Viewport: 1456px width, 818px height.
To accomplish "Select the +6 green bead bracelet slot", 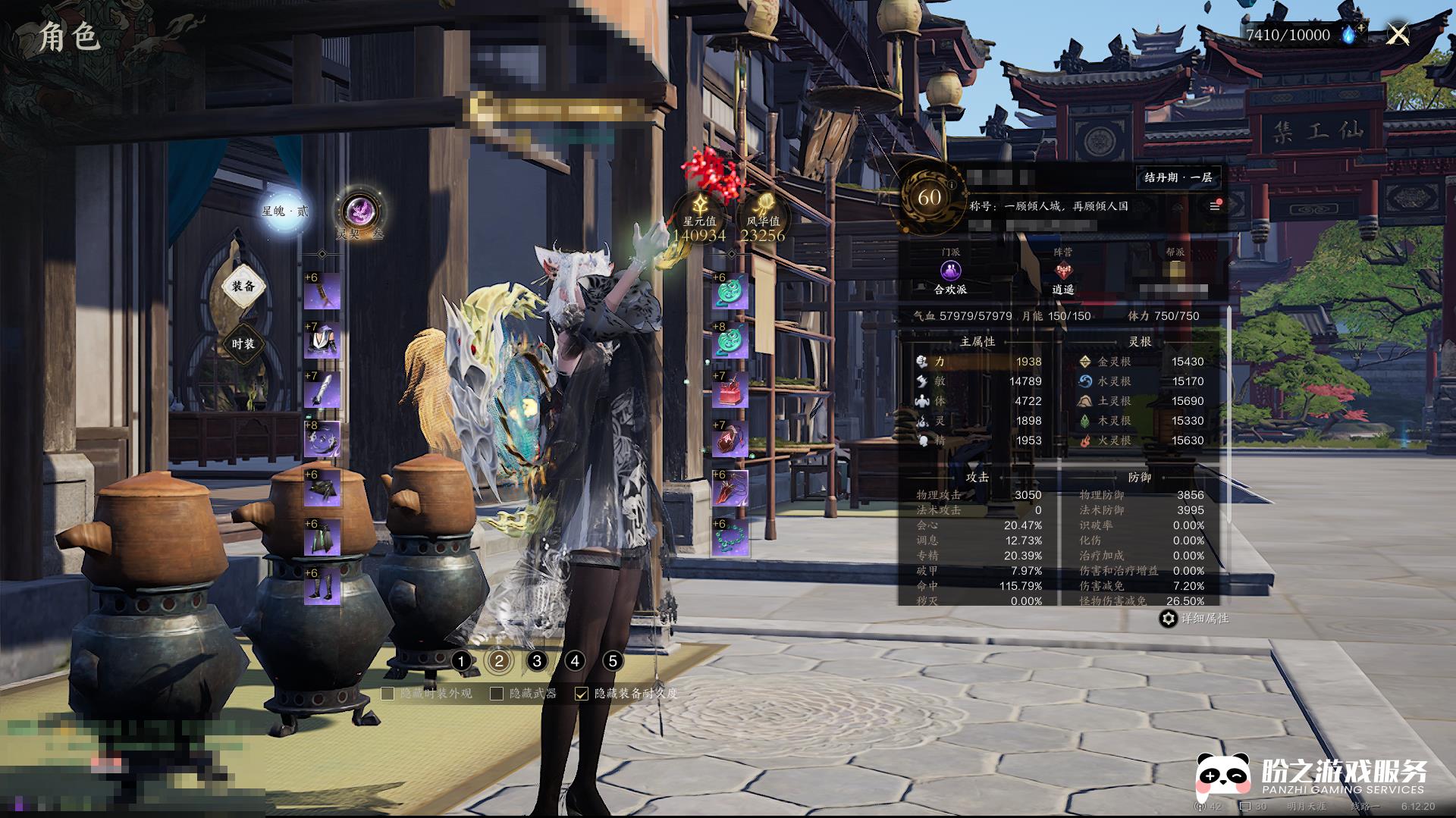I will 730,537.
